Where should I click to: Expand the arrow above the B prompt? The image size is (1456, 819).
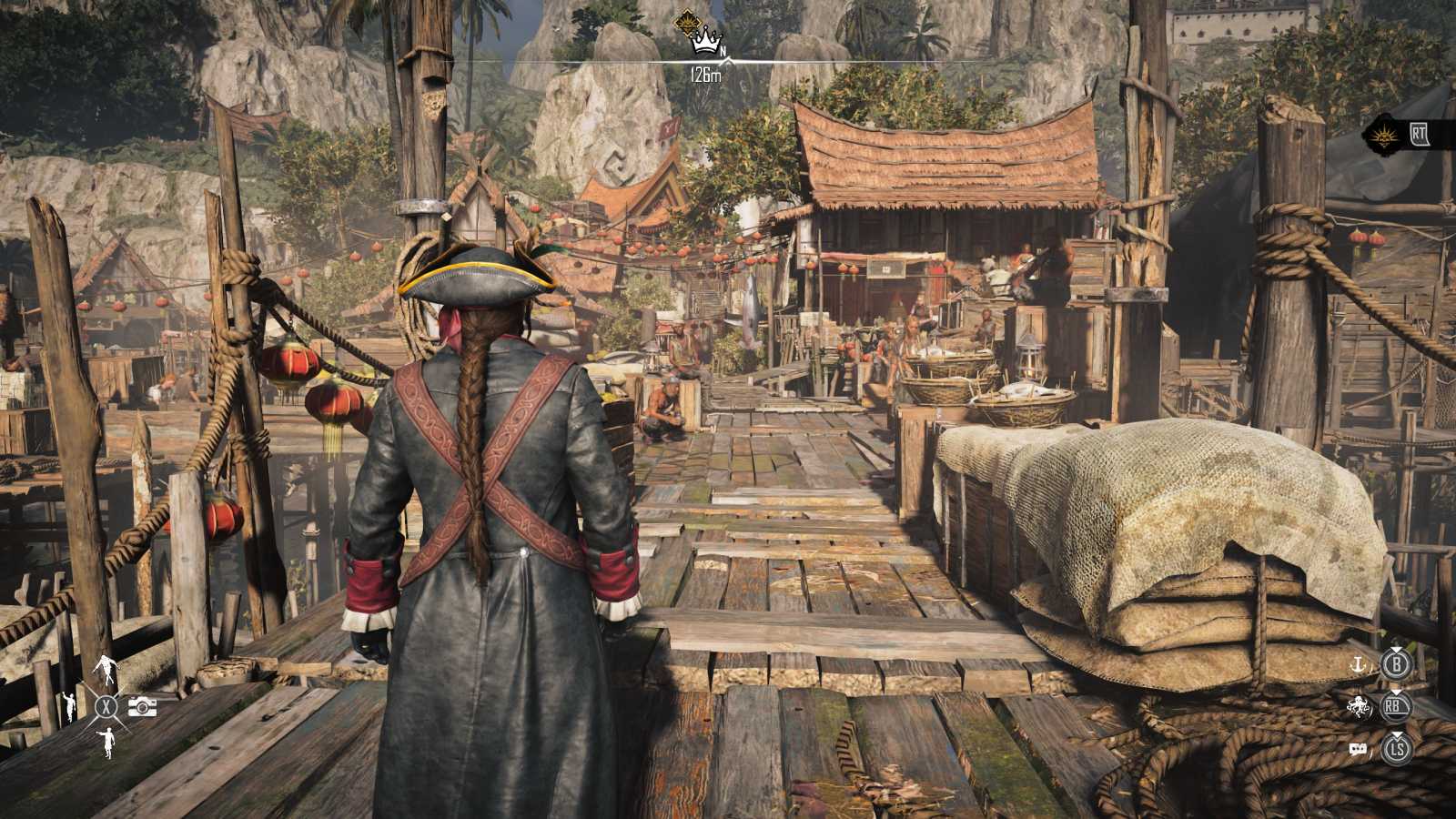click(x=1395, y=650)
